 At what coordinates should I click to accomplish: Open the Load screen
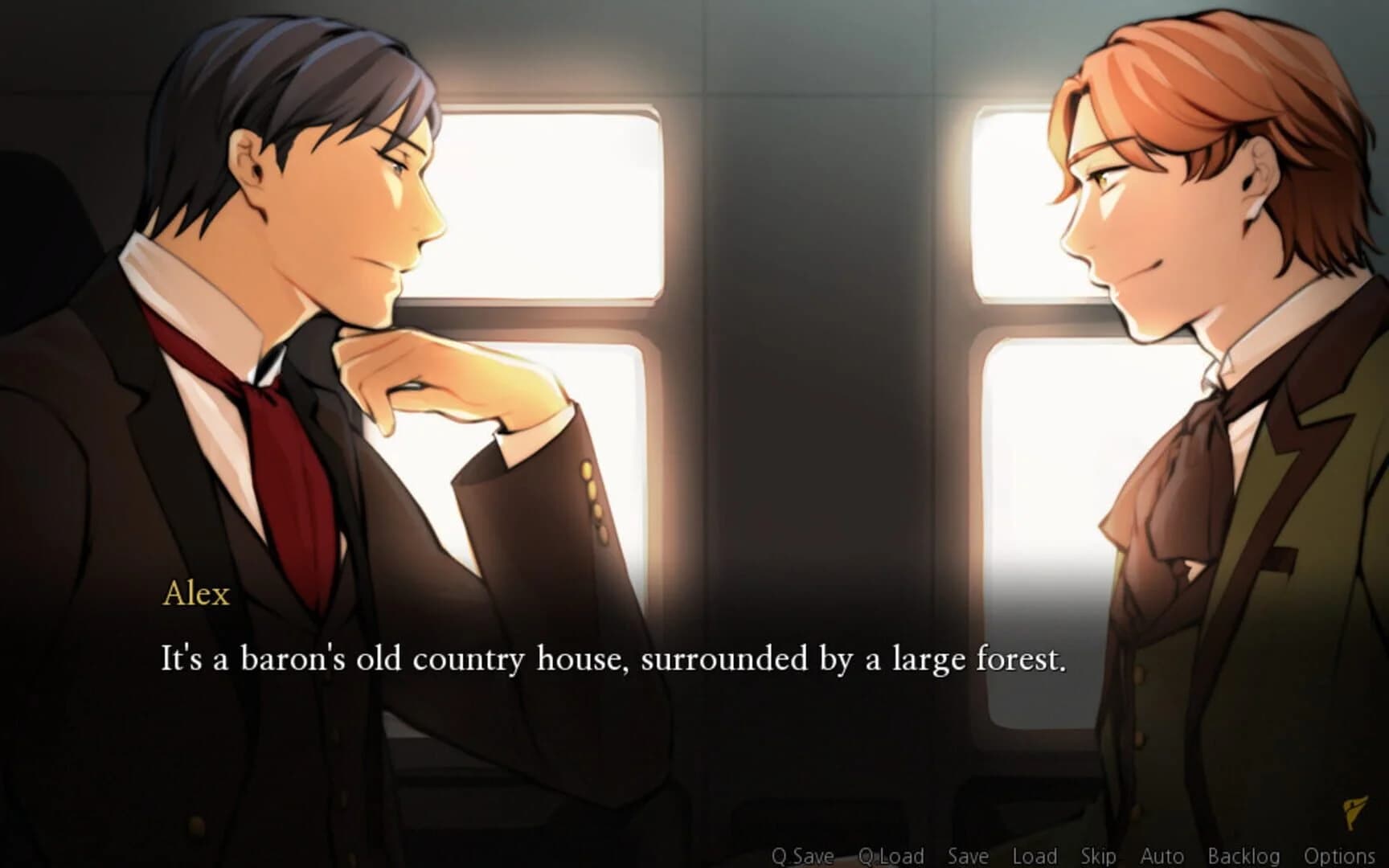point(1035,857)
